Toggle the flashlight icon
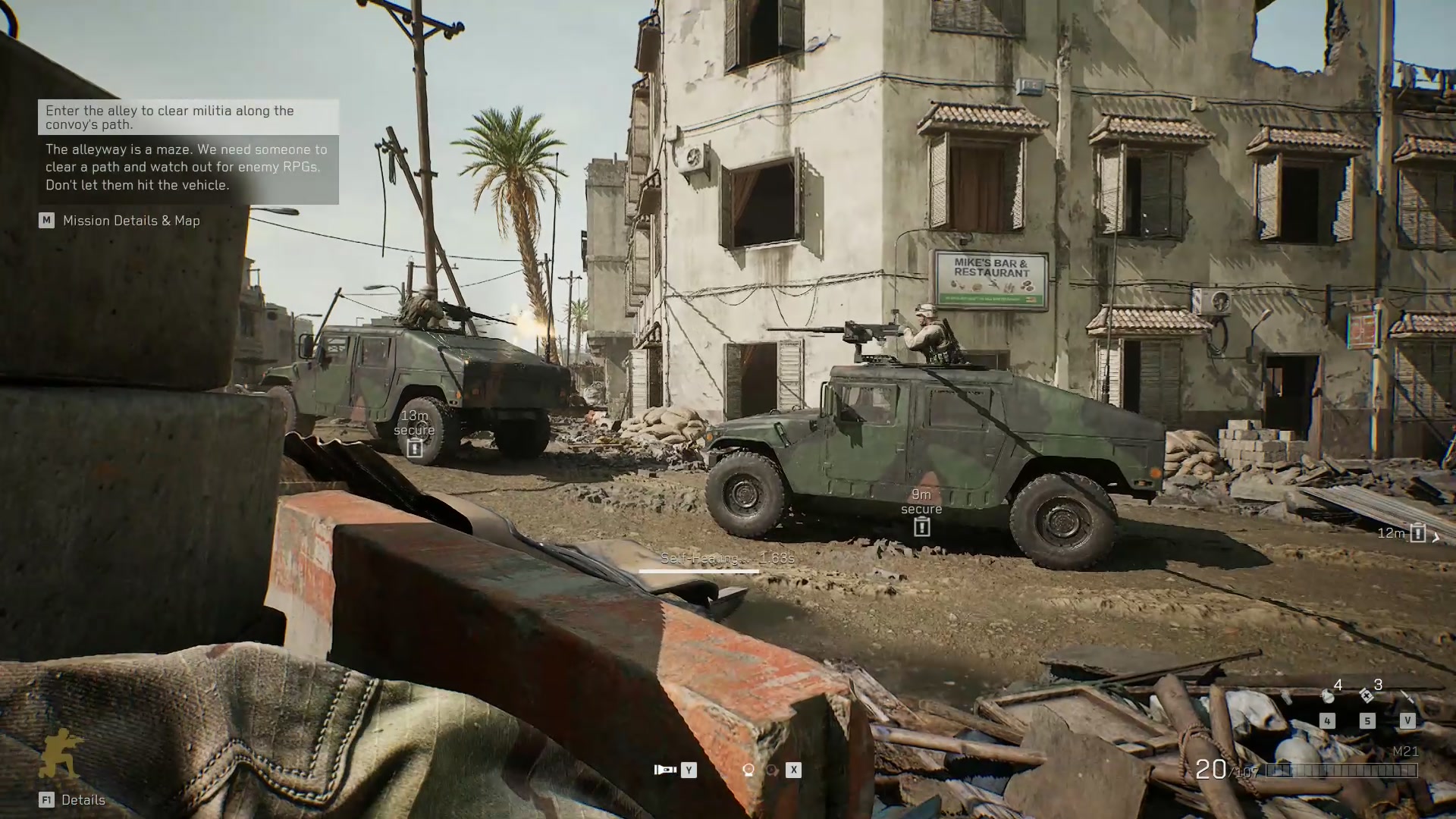The width and height of the screenshot is (1456, 819). 665,770
